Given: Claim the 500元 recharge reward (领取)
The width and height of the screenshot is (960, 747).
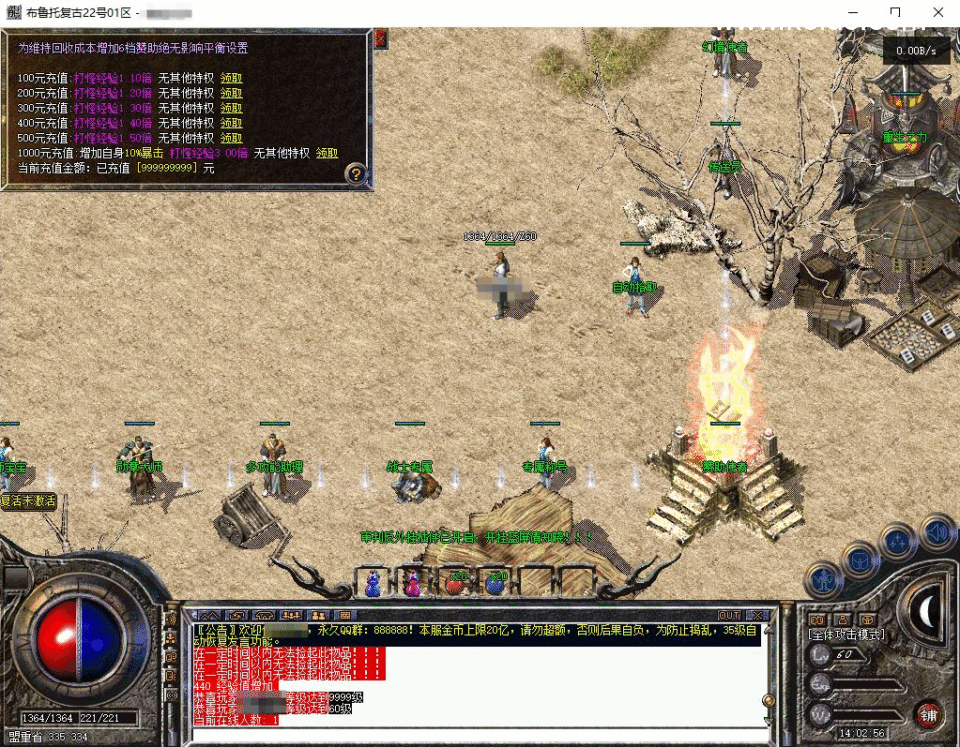Looking at the screenshot, I should 231,138.
